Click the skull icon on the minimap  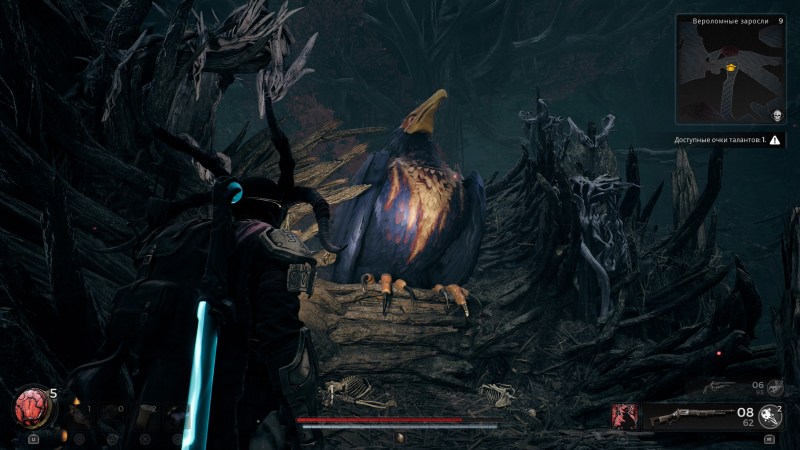[776, 115]
